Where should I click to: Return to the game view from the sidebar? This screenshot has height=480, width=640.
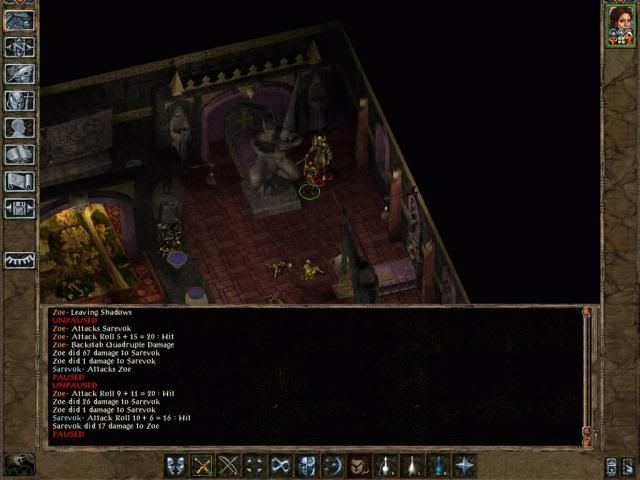click(x=19, y=20)
